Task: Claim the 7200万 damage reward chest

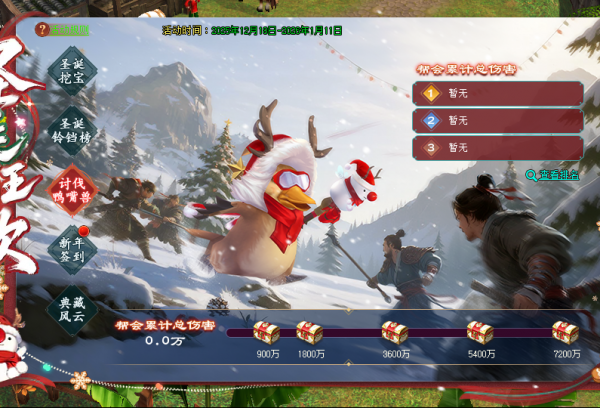Action: coord(566,333)
